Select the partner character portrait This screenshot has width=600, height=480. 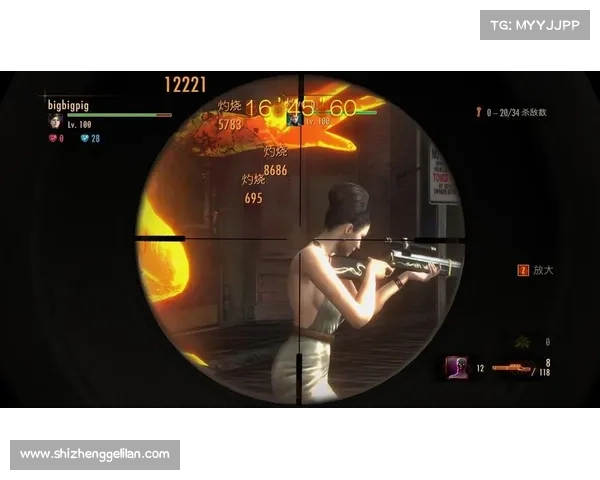click(x=296, y=120)
